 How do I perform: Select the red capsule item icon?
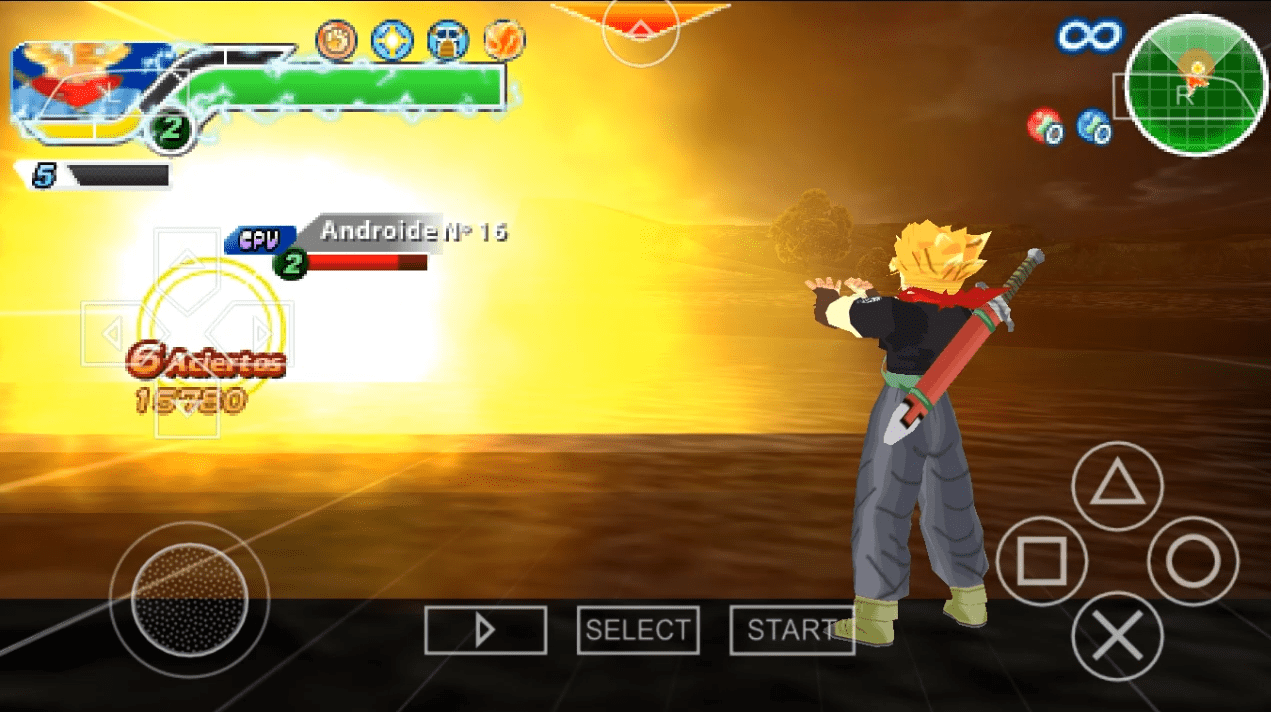pos(1045,126)
